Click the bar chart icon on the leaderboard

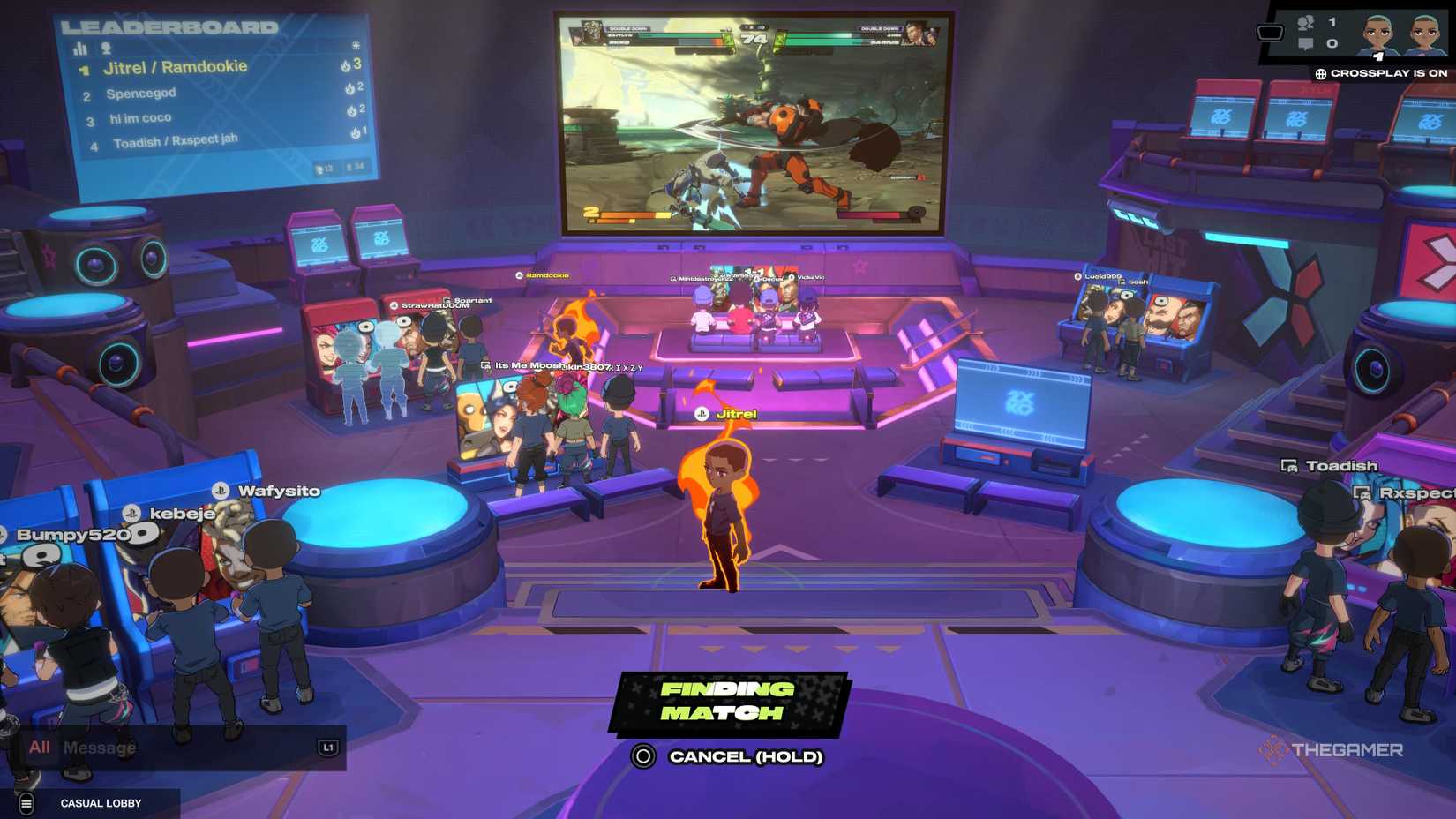(79, 49)
